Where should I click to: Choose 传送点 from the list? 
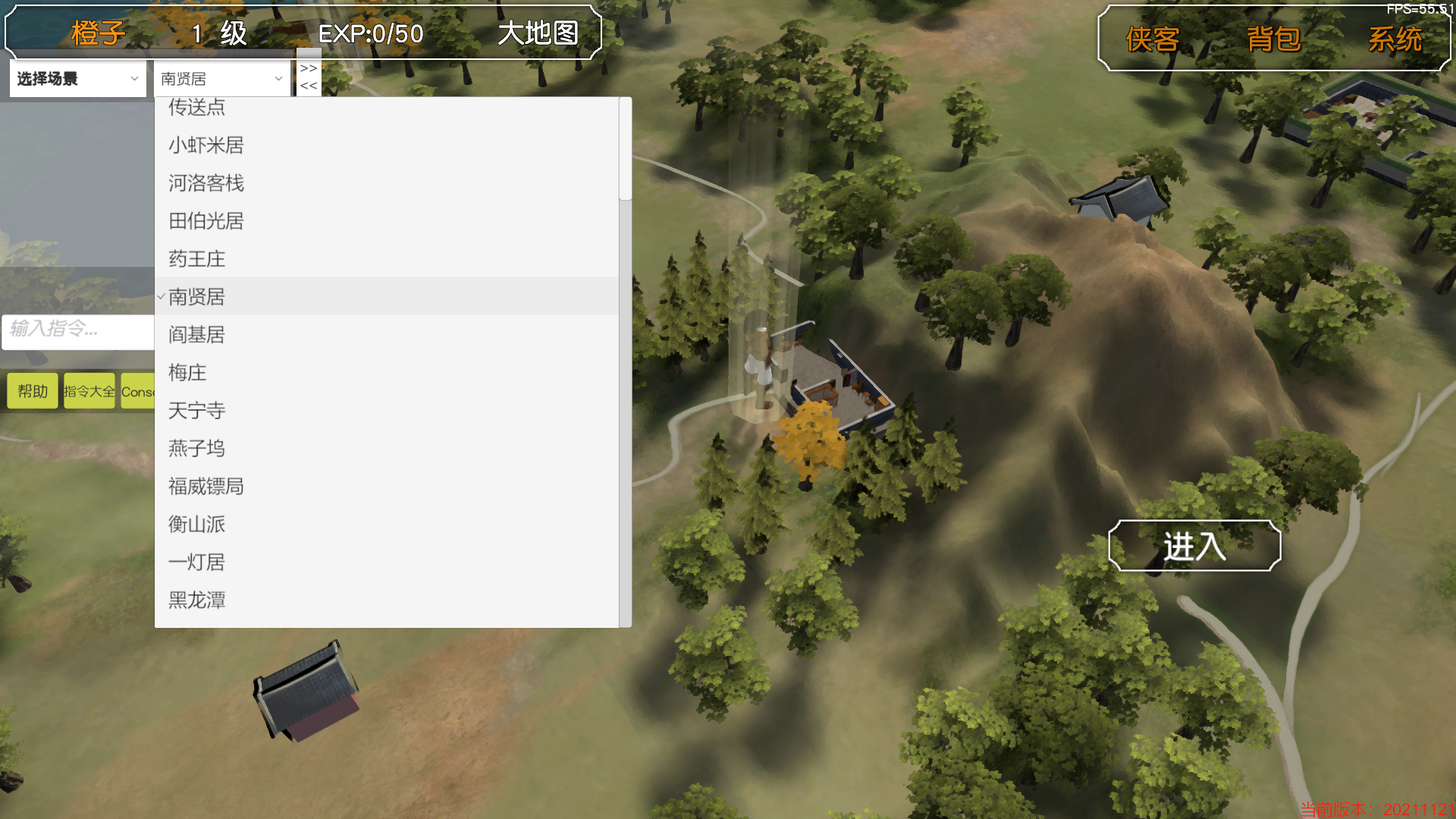click(197, 108)
